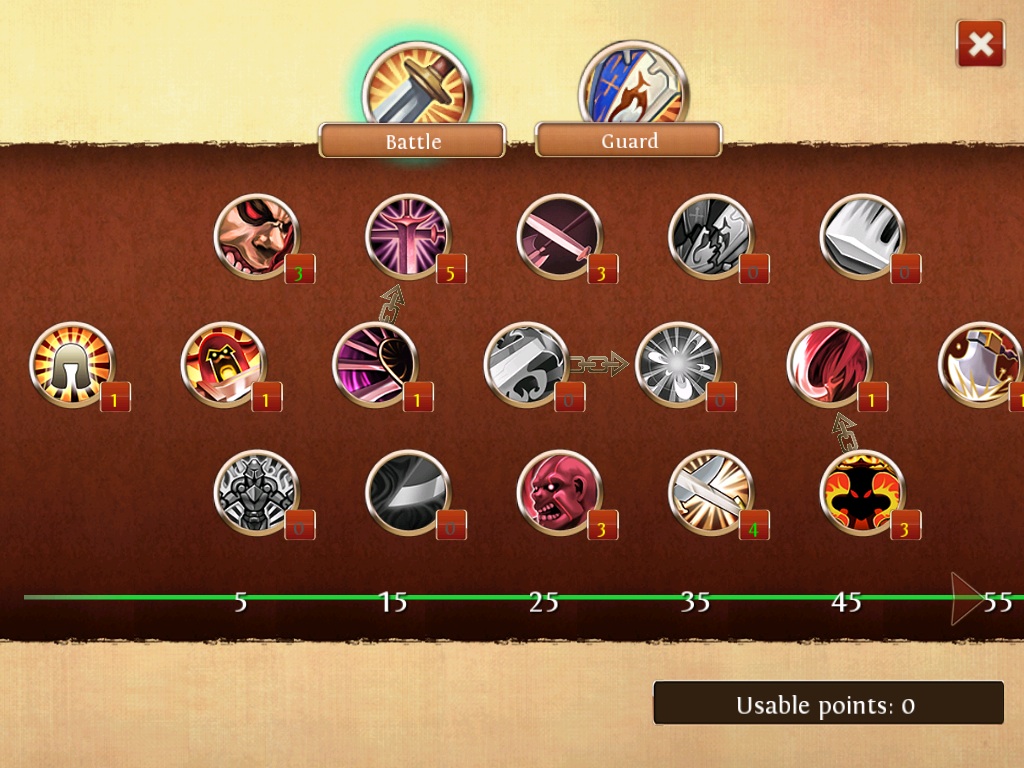
Task: Pick the greyed-out cracked armor skill
Action: pos(710,237)
